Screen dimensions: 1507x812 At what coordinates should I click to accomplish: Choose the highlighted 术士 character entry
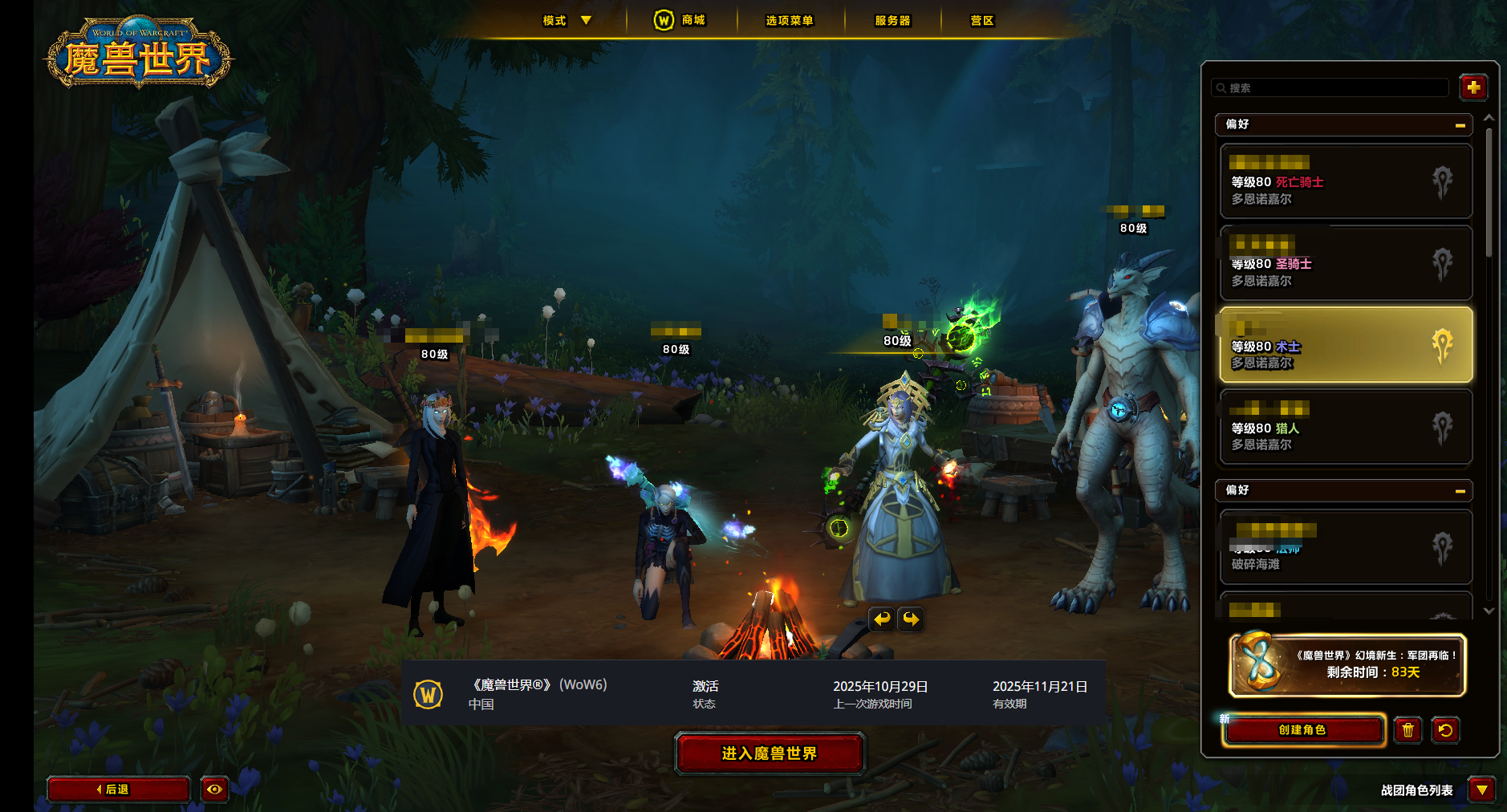tap(1346, 345)
